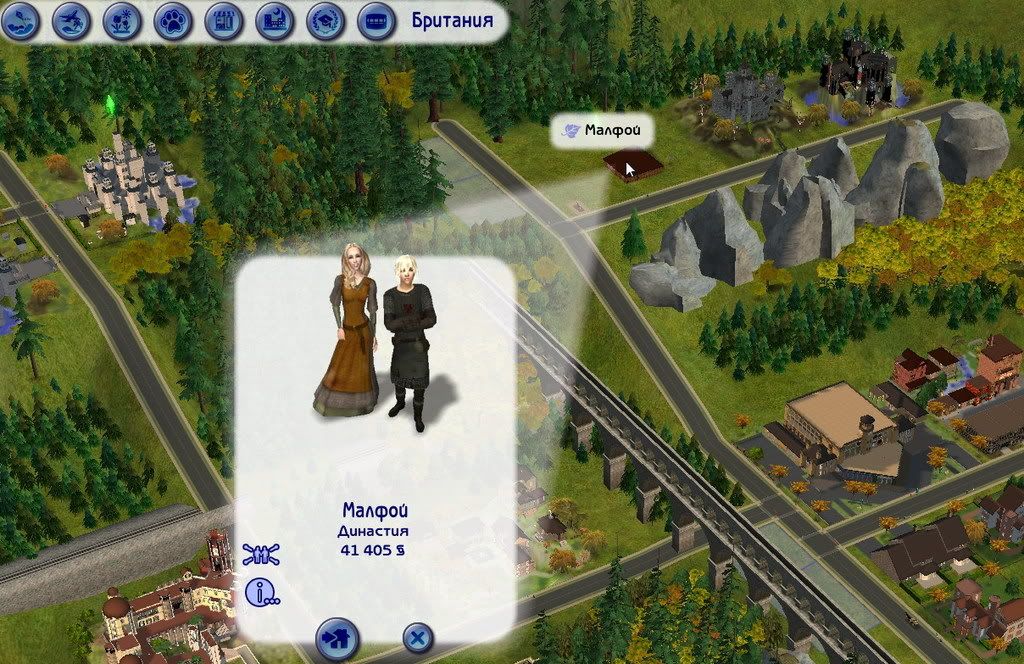This screenshot has height=664, width=1024.
Task: Show more info with the "i" icon
Action: click(262, 593)
